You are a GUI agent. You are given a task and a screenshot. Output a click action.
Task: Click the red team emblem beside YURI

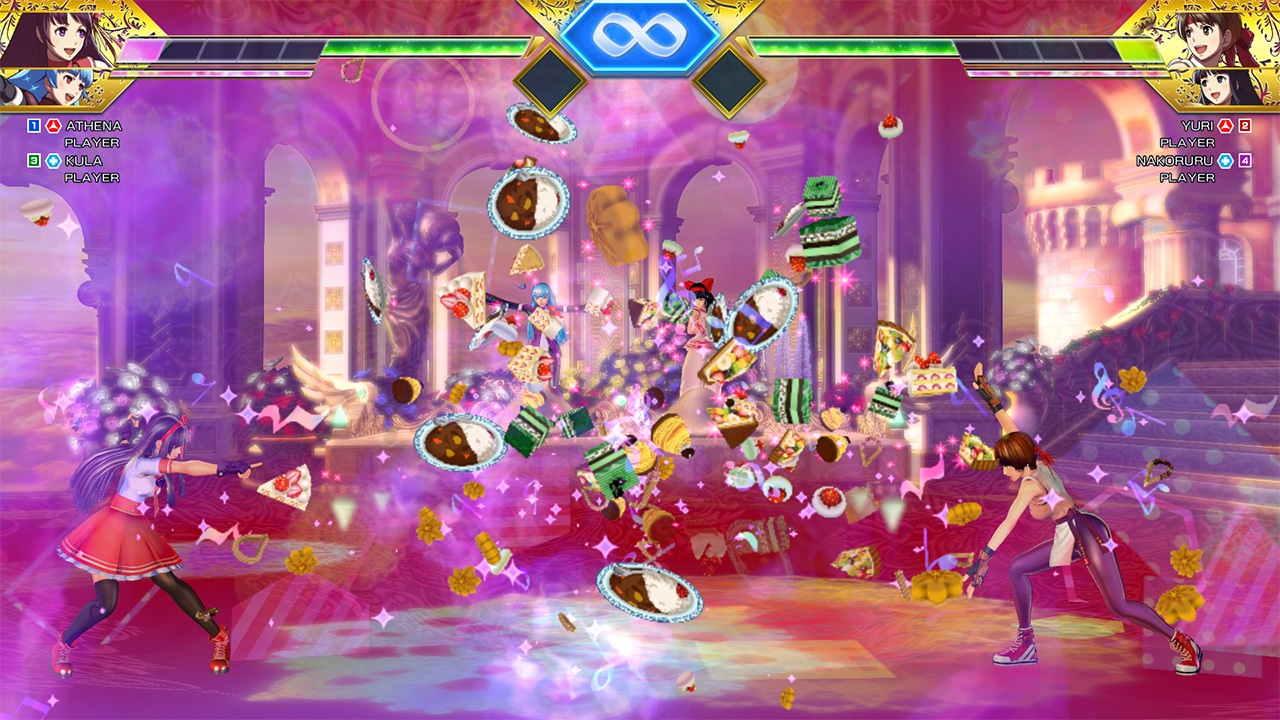(1228, 127)
